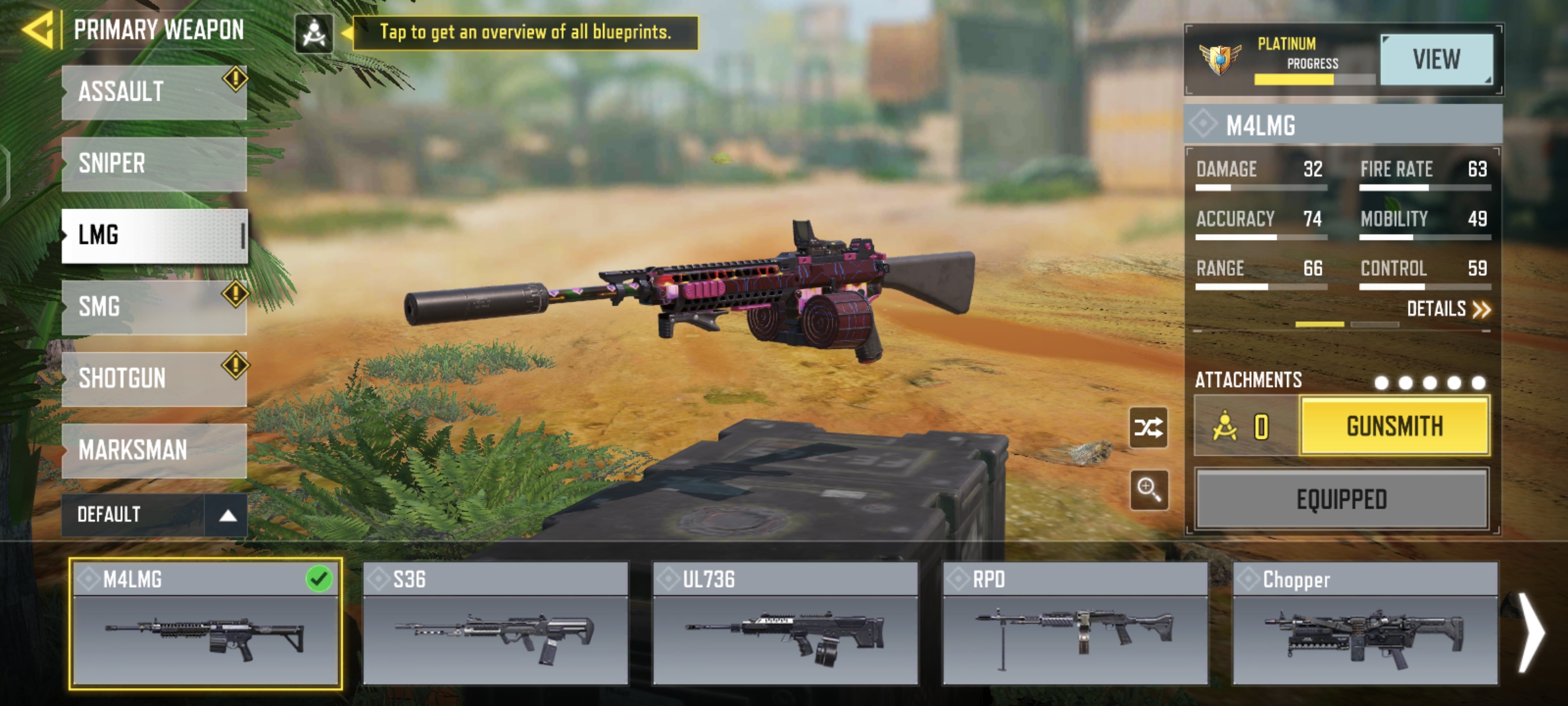Tap the shuffle random icon
The width and height of the screenshot is (1568, 706).
pos(1149,428)
